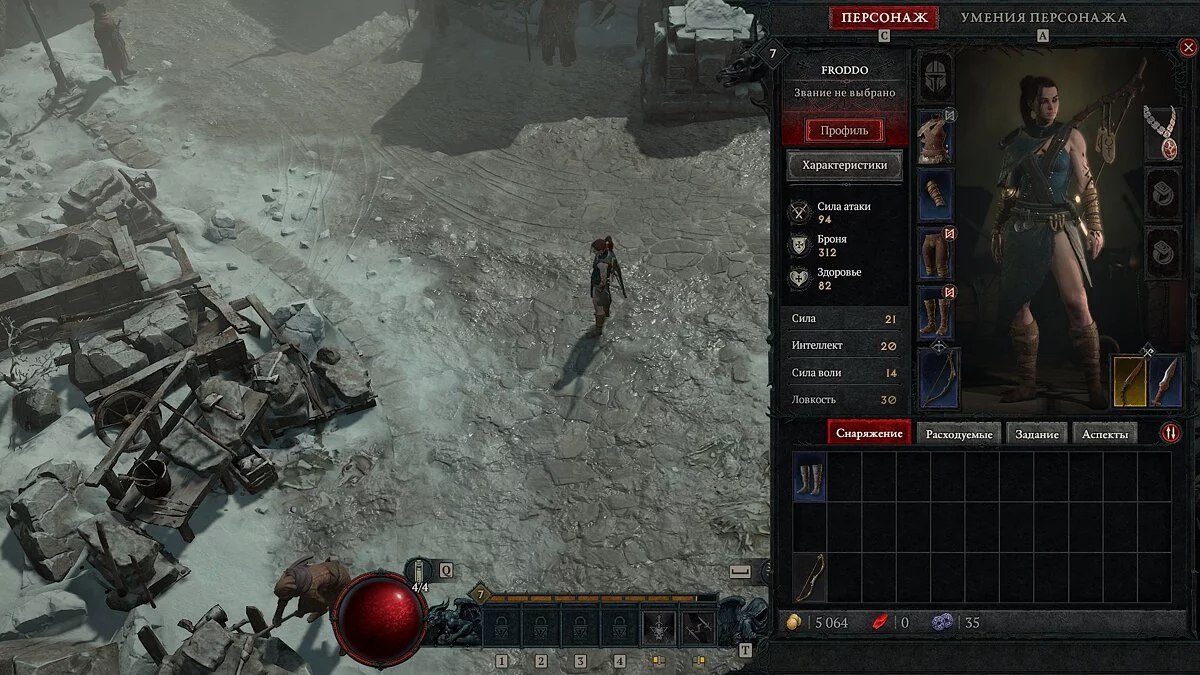Select the empty helmet equipment slot
The height and width of the screenshot is (675, 1200).
click(936, 76)
